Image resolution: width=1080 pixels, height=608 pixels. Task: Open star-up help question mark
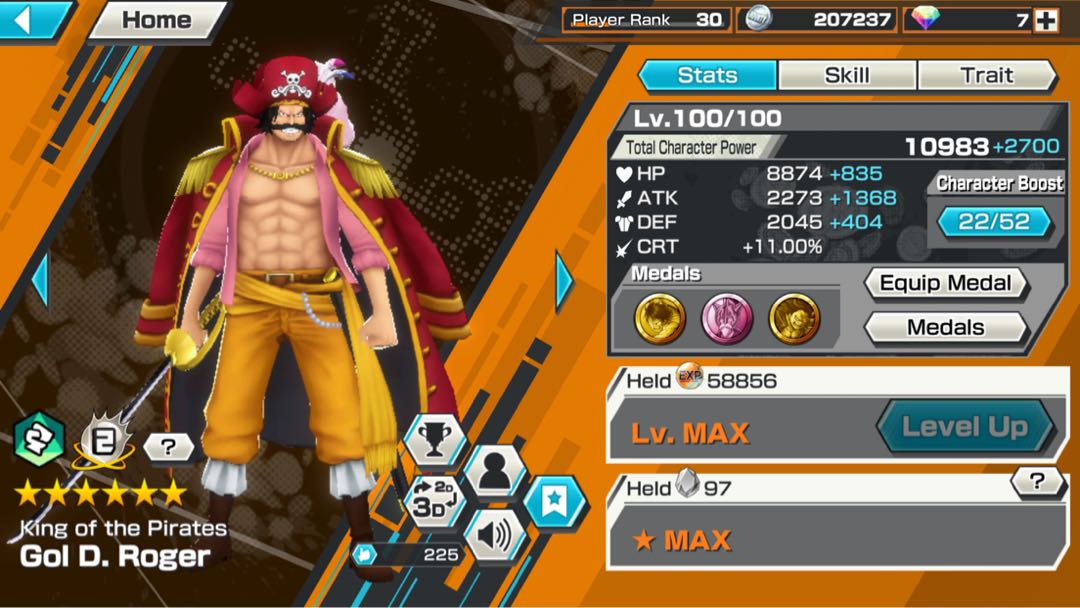pyautogui.click(x=1038, y=482)
